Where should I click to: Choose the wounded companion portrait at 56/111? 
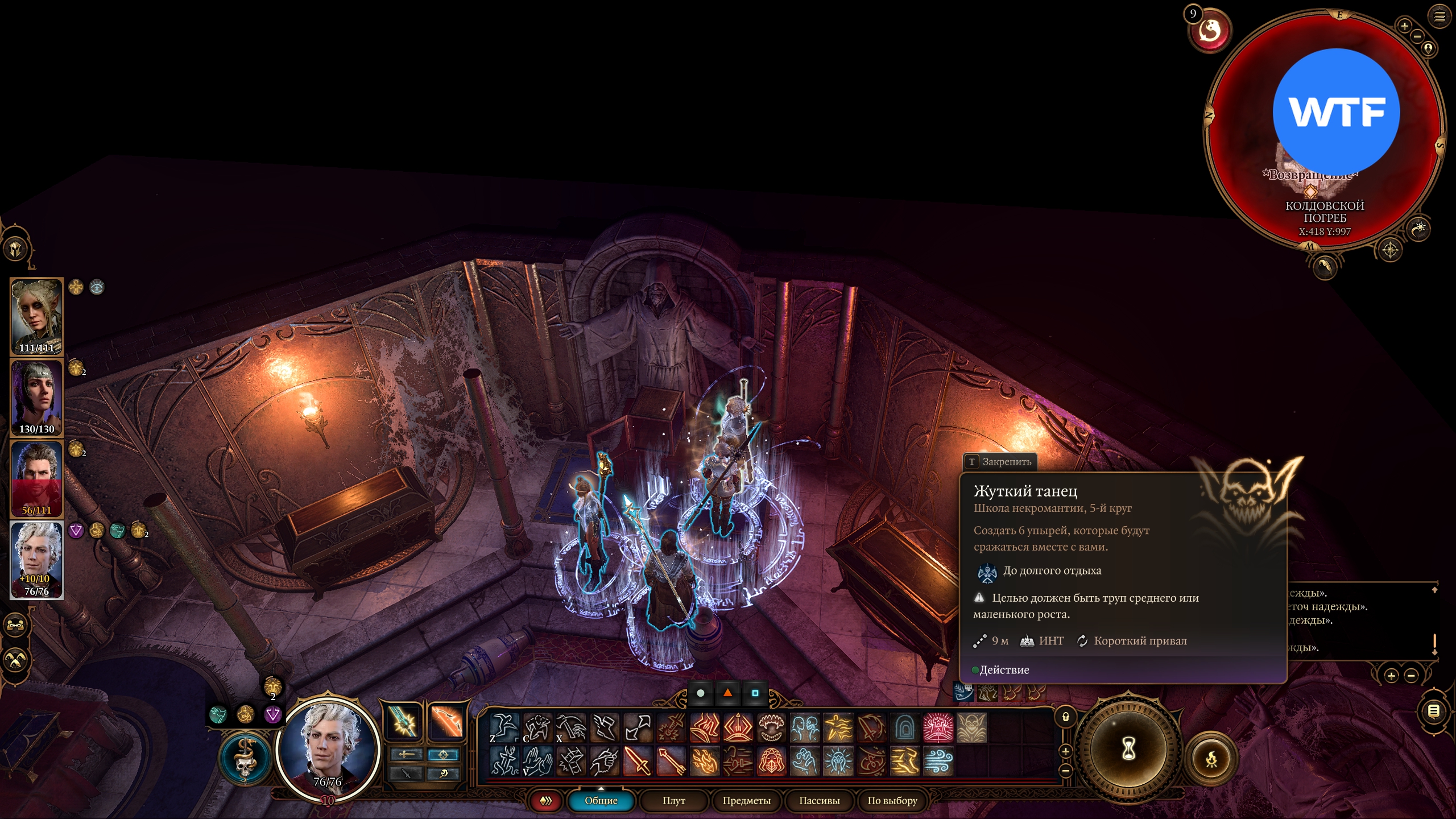coord(36,478)
